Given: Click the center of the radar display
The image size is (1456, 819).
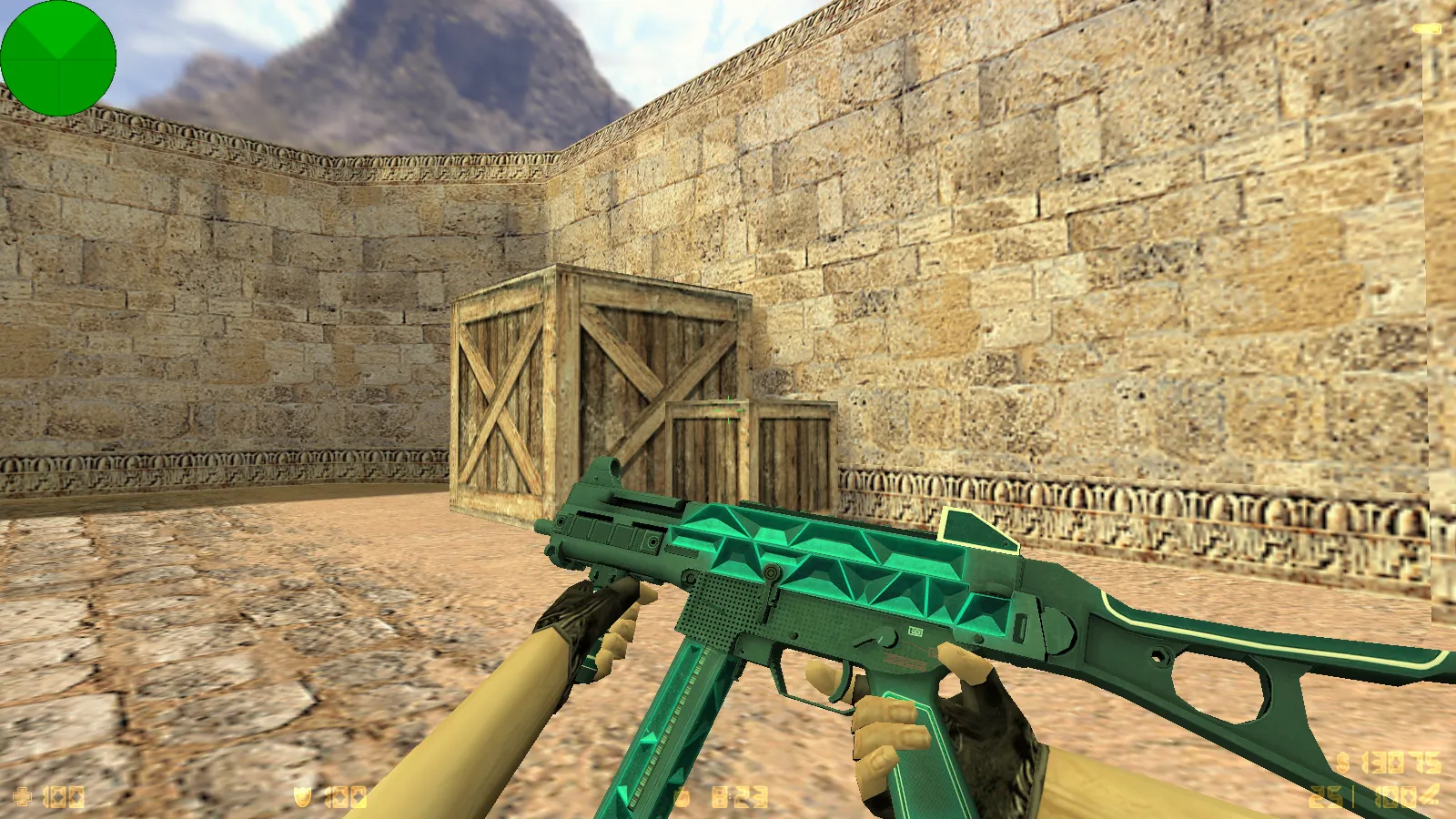Looking at the screenshot, I should click(x=58, y=58).
